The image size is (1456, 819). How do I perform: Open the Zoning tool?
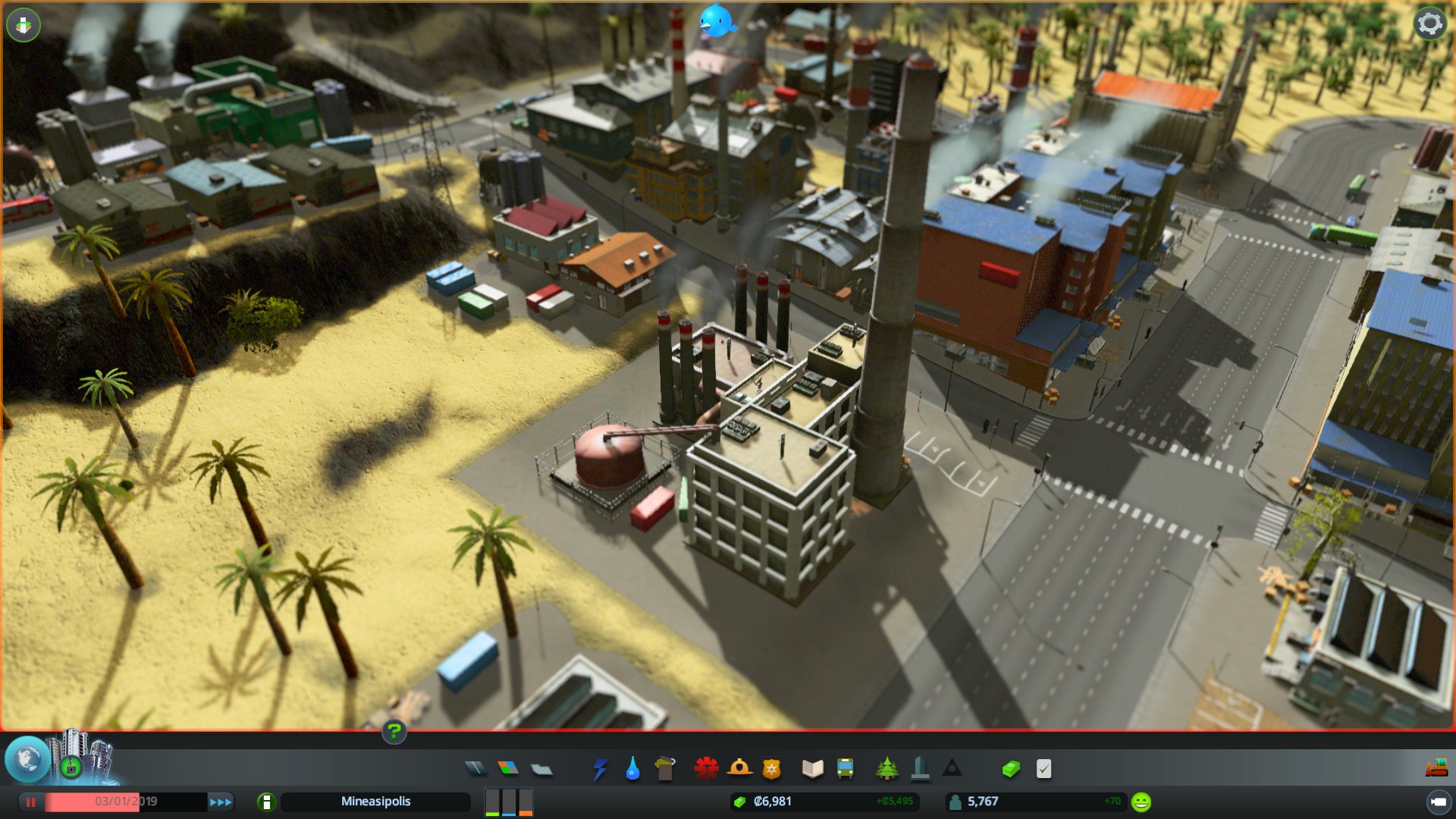(x=508, y=769)
